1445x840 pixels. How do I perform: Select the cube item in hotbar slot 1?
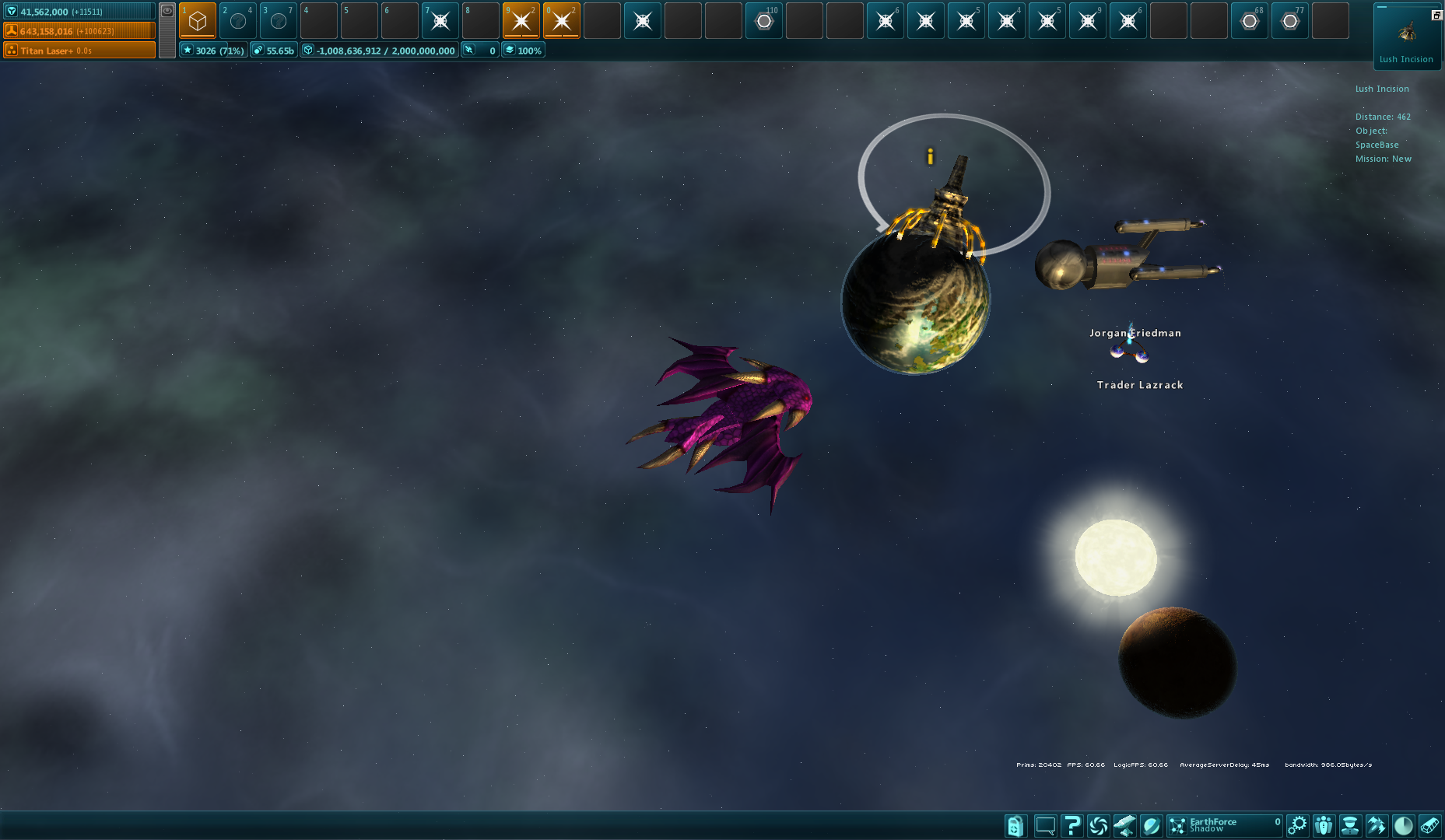coord(198,21)
